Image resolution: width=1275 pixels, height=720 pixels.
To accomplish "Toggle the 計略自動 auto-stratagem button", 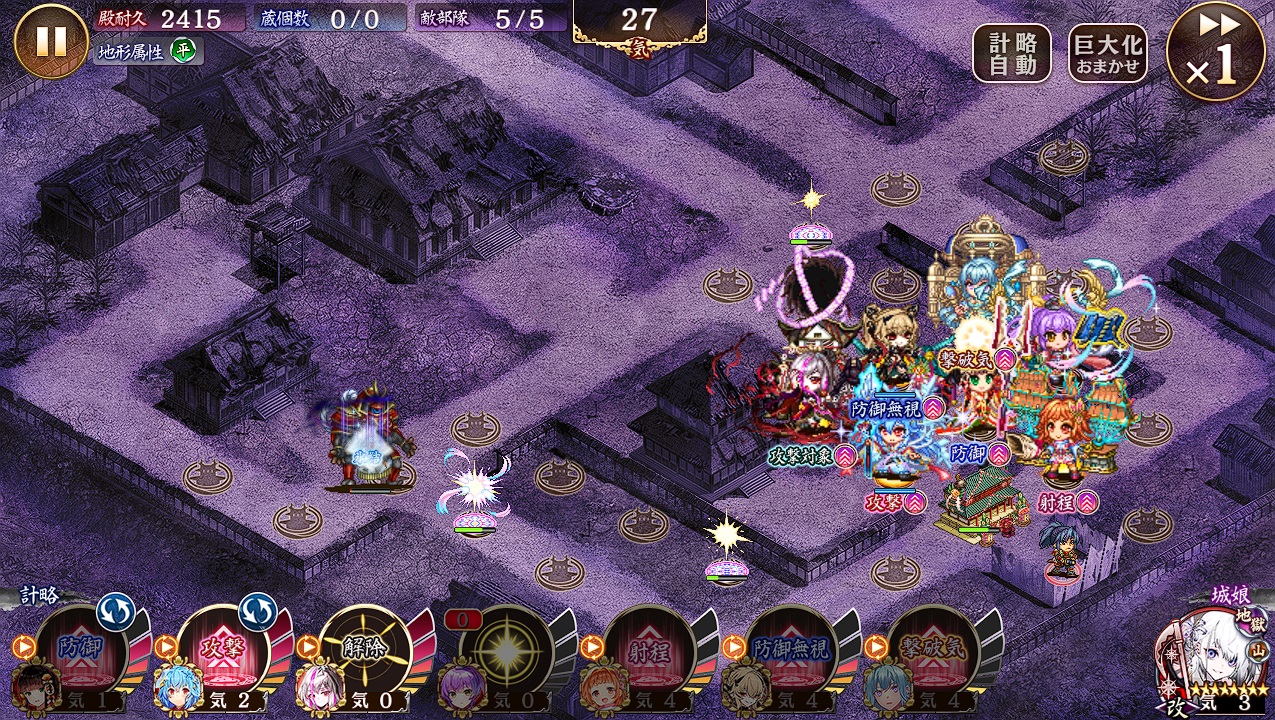I will coord(1011,53).
